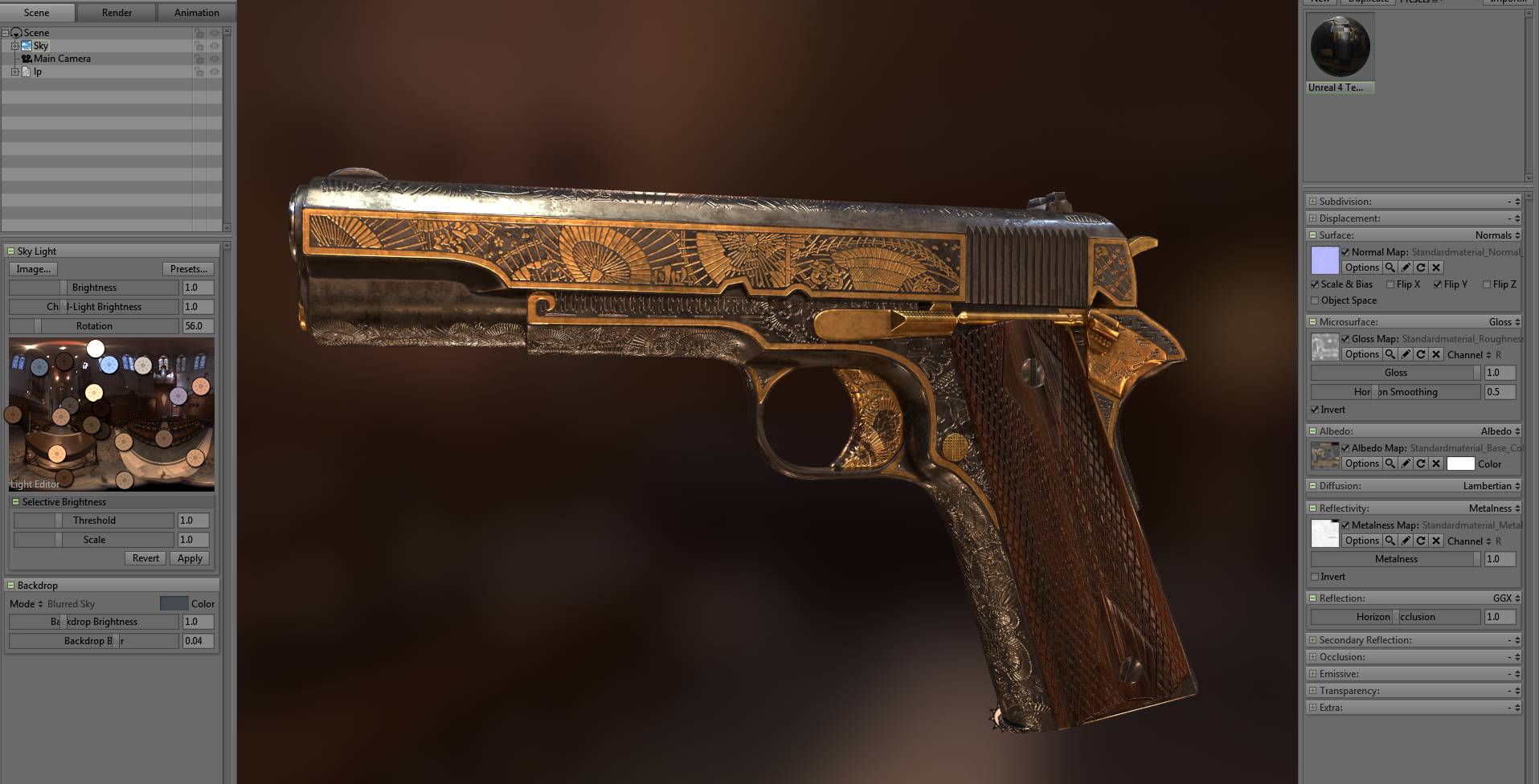The image size is (1539, 784).
Task: Open the Presets... button for Sky Light
Action: coord(188,268)
